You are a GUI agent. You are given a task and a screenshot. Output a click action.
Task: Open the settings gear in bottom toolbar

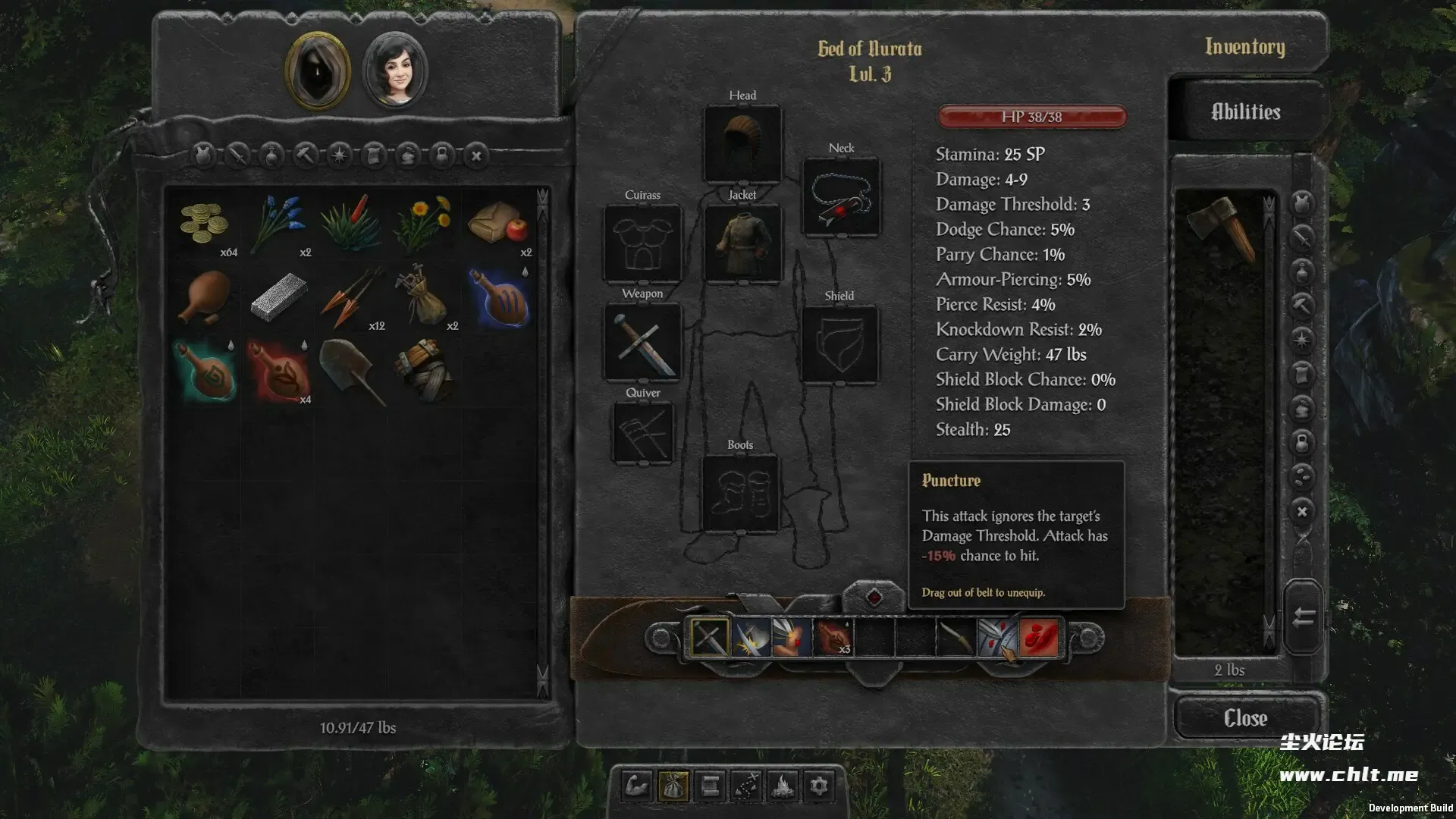point(819,786)
